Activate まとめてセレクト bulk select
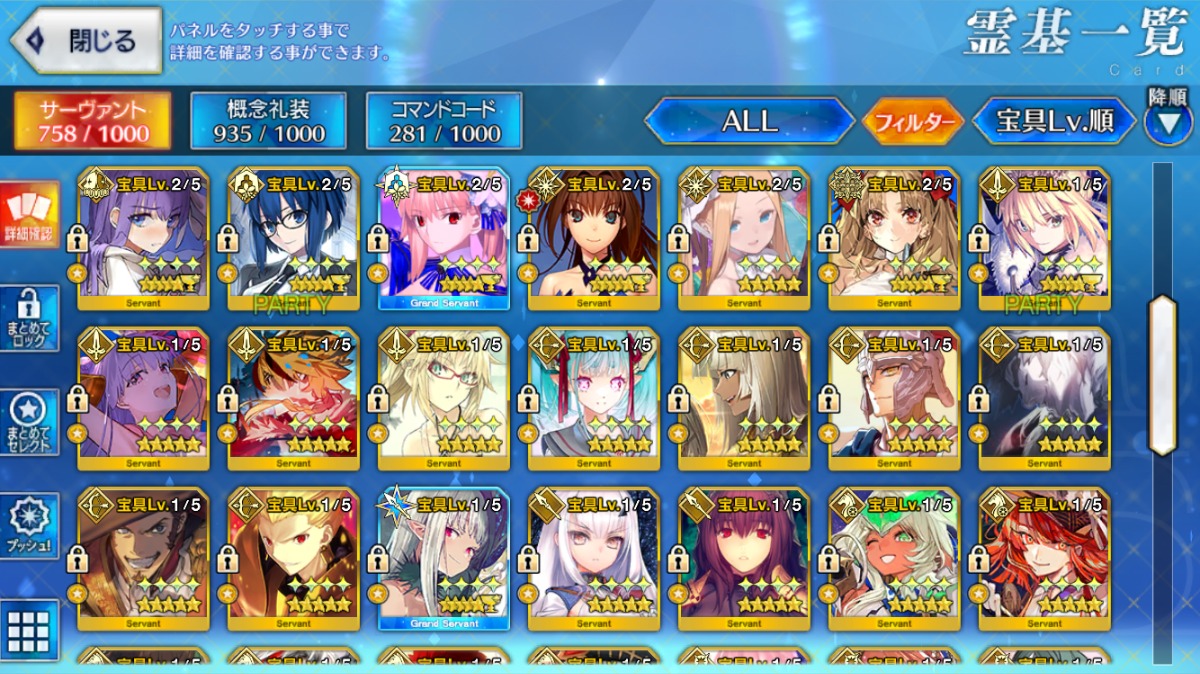This screenshot has height=674, width=1200. [x=29, y=422]
